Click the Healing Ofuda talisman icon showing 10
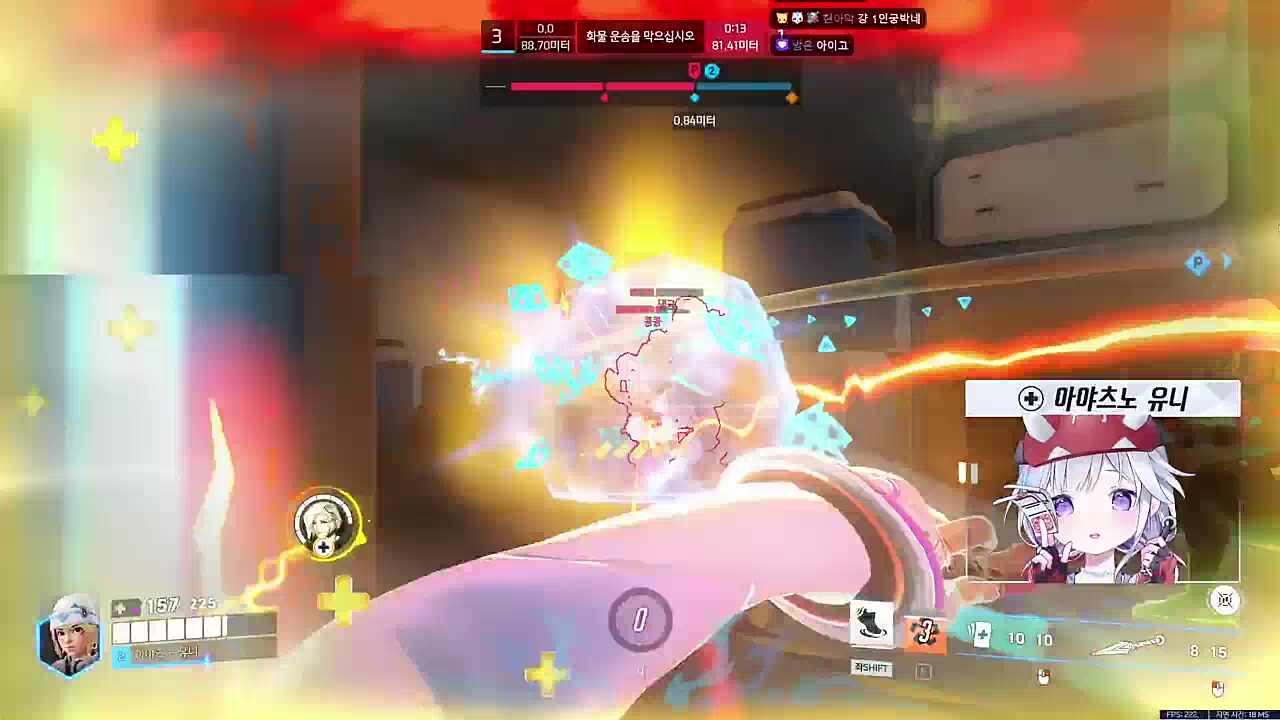The image size is (1280, 720). [983, 635]
